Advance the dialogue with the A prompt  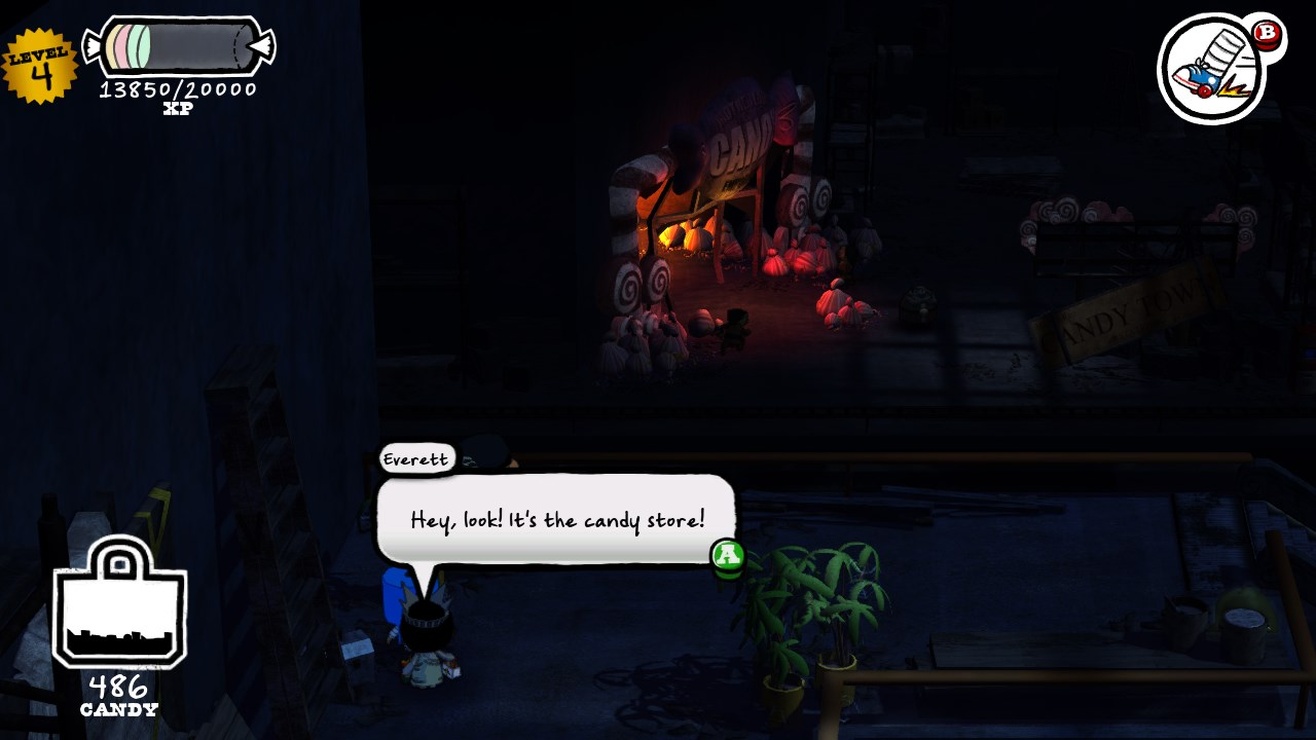pyautogui.click(x=729, y=557)
